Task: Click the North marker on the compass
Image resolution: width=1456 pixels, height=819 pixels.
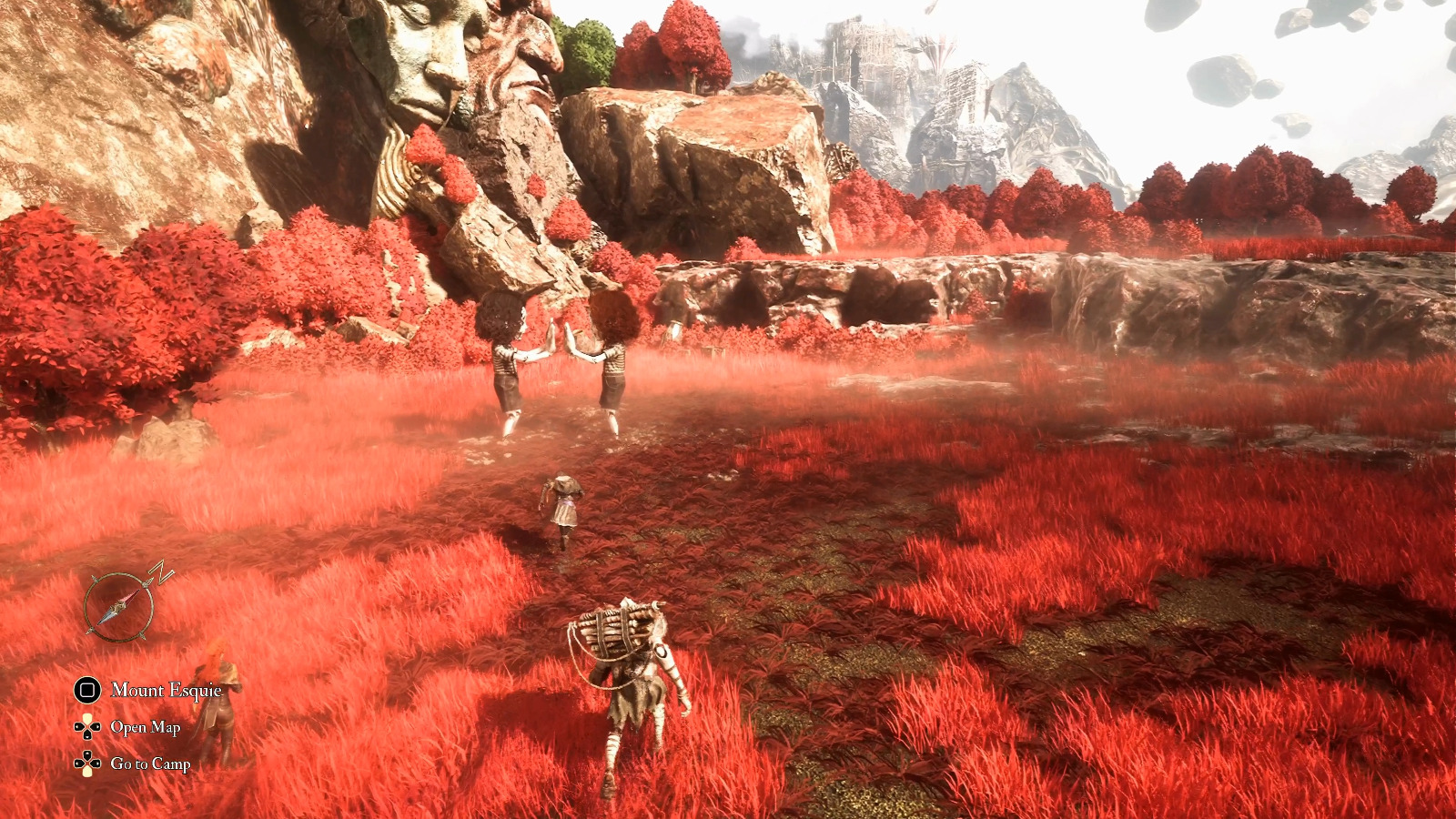Action: (x=158, y=571)
